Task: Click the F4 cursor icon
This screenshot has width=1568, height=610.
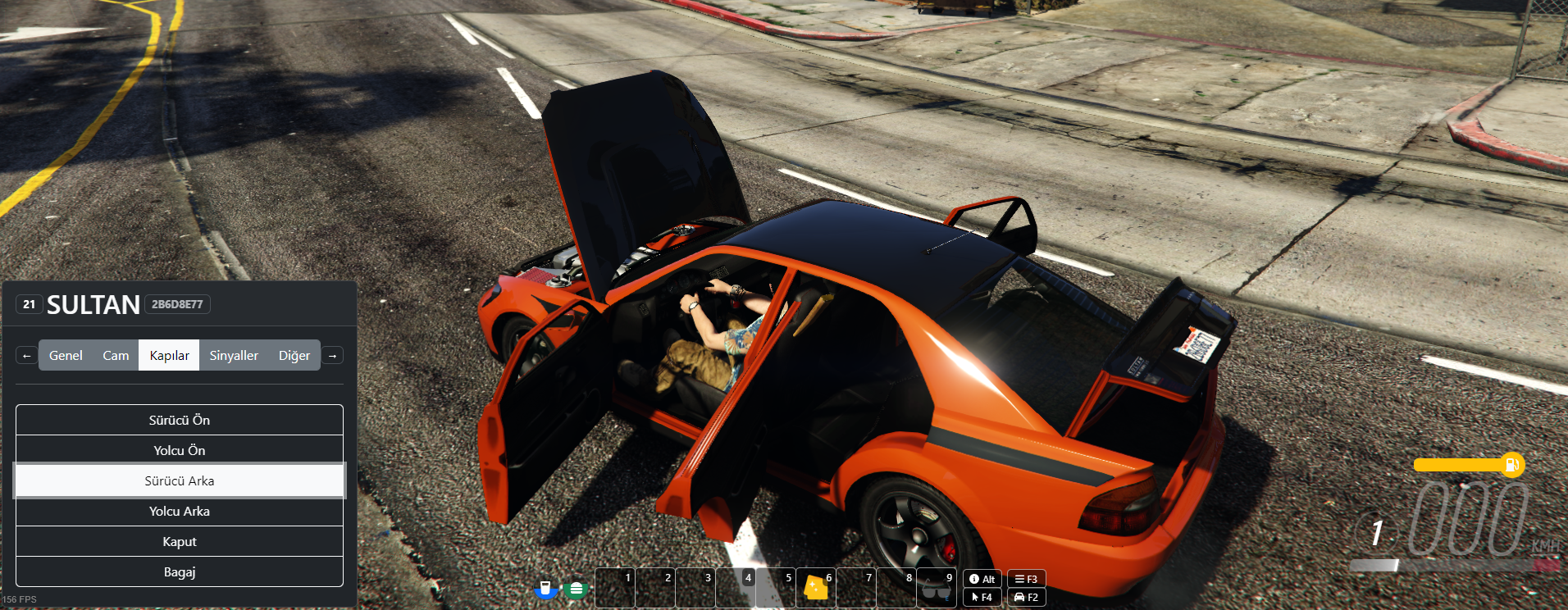Action: (982, 596)
